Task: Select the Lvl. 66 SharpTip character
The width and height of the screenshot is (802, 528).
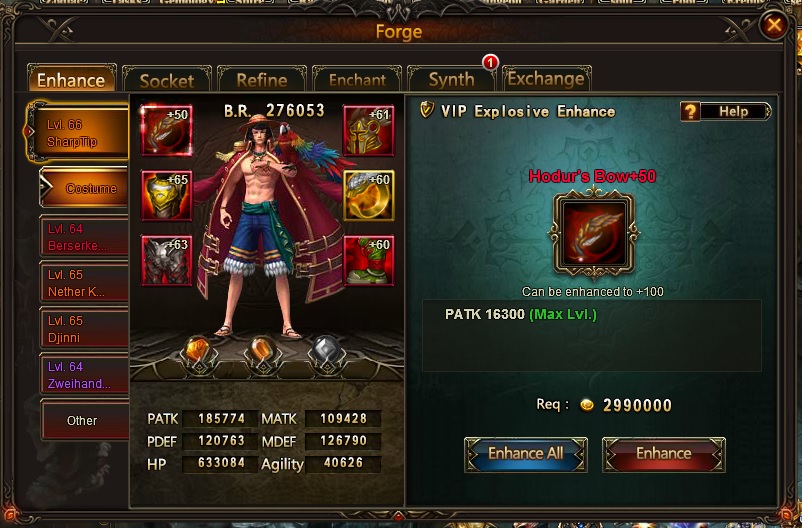Action: tap(79, 133)
